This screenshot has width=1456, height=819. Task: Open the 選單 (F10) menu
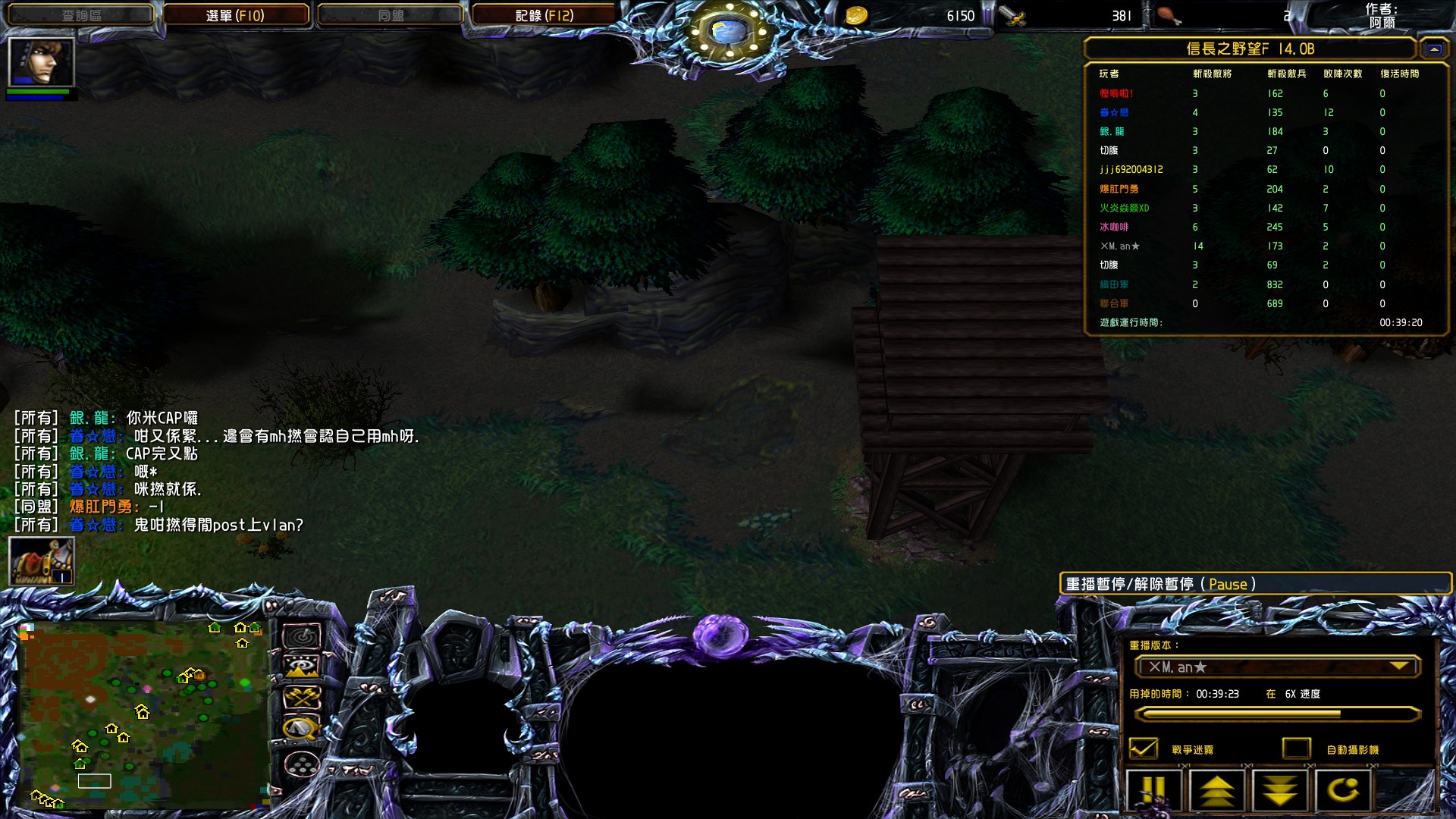[235, 15]
